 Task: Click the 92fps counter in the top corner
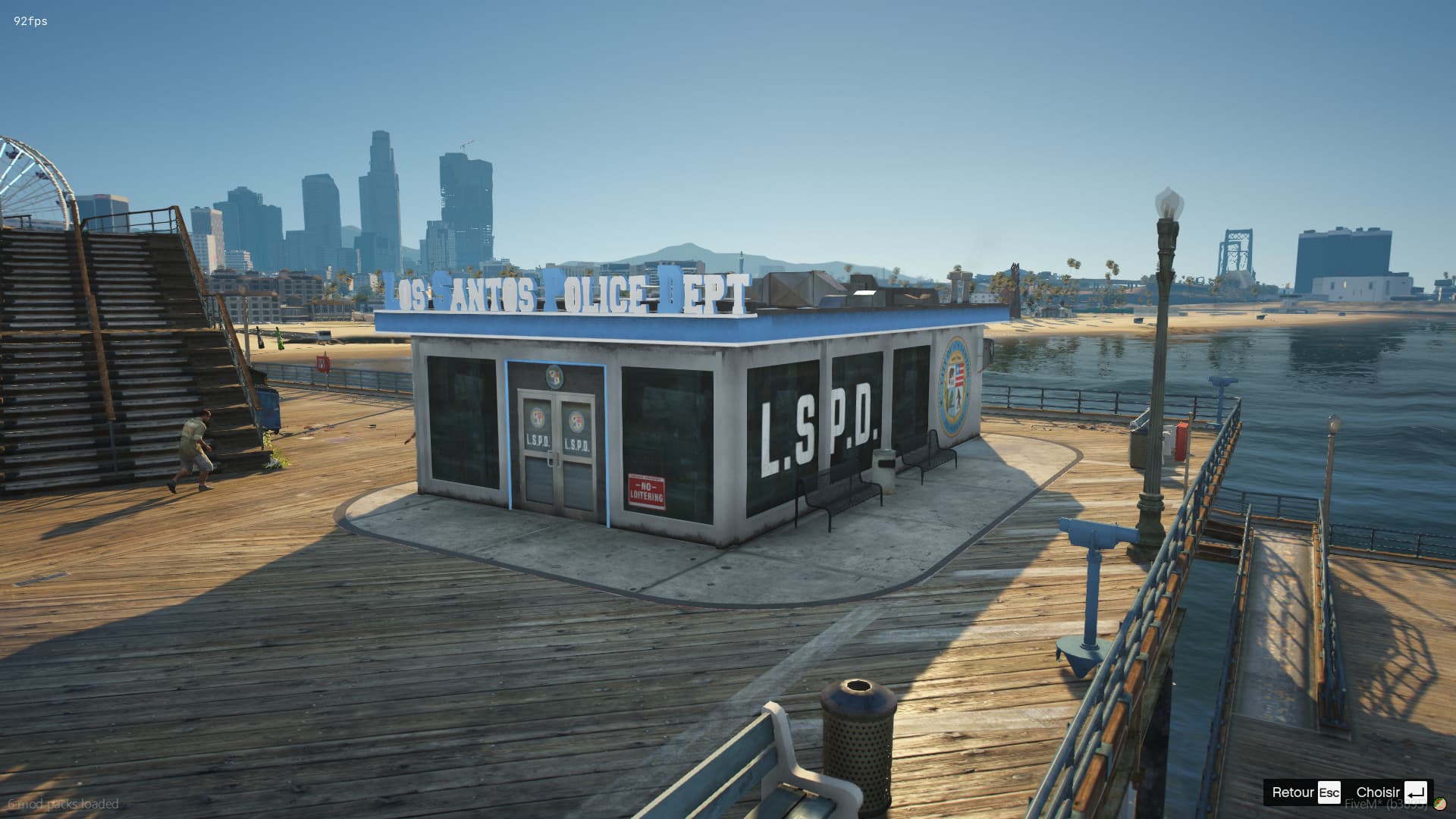click(x=29, y=21)
